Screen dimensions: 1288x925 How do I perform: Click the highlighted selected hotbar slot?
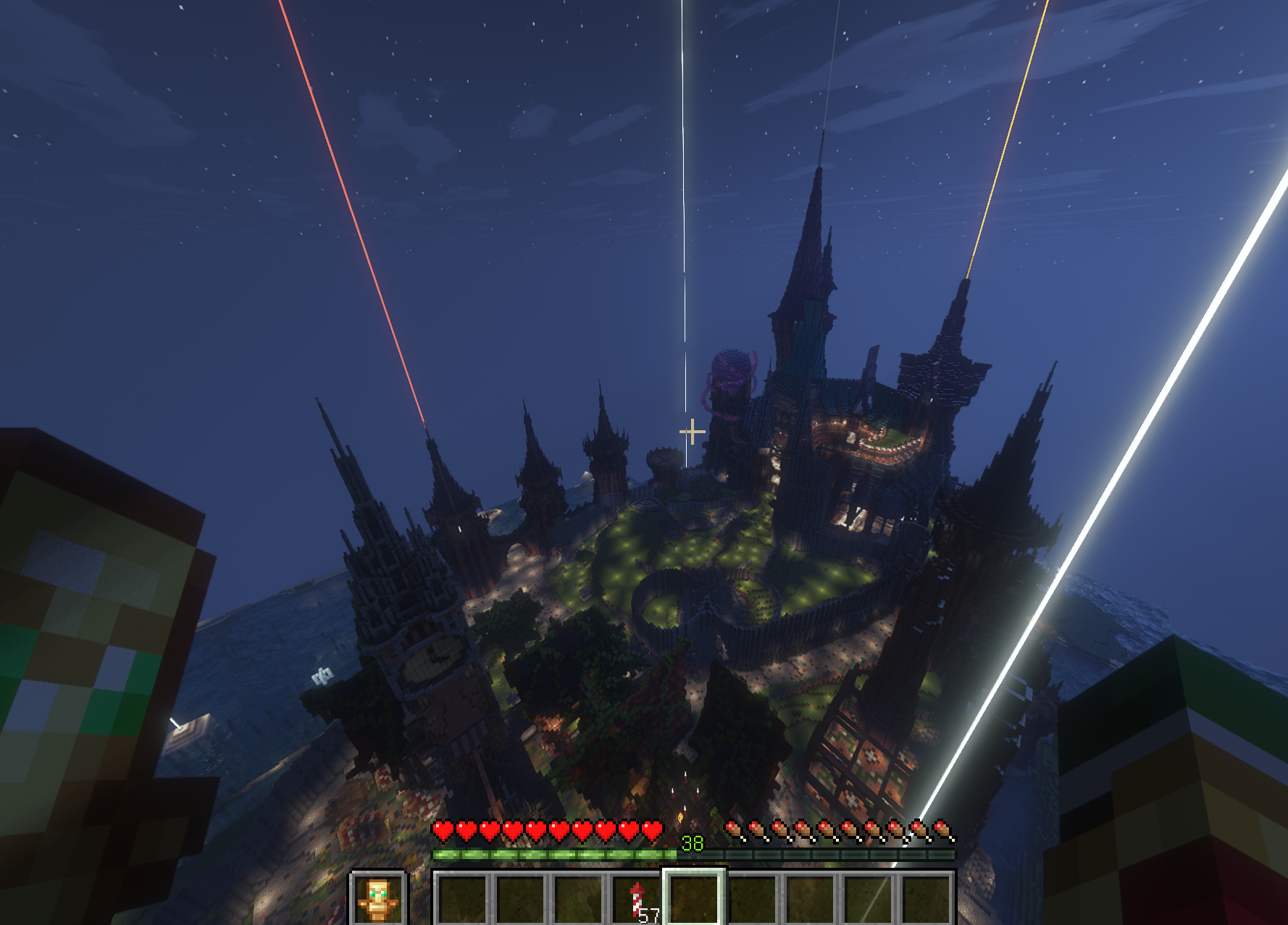(x=694, y=899)
